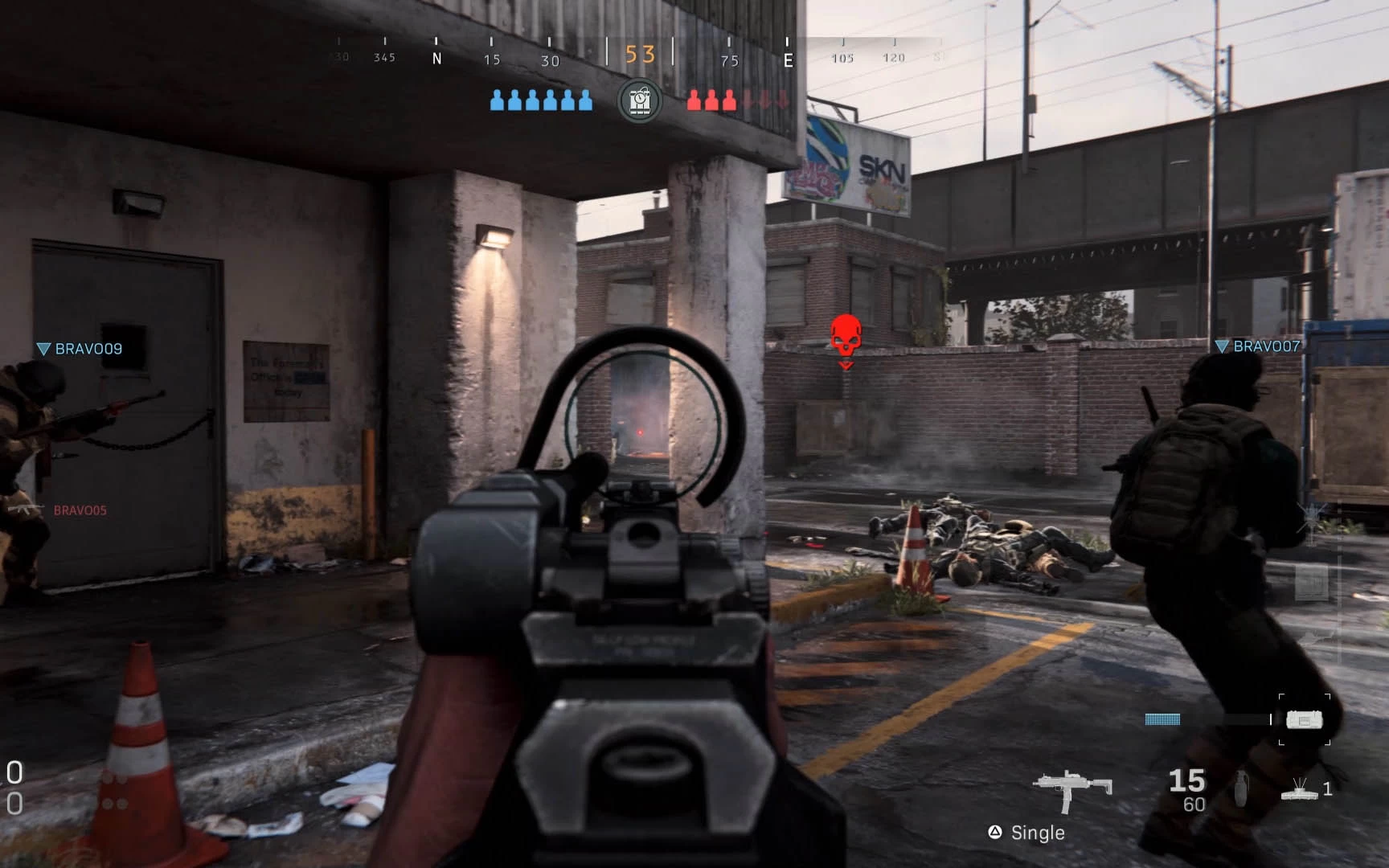The height and width of the screenshot is (868, 1389).
Task: Click the first blue teammate icon
Action: tap(495, 101)
